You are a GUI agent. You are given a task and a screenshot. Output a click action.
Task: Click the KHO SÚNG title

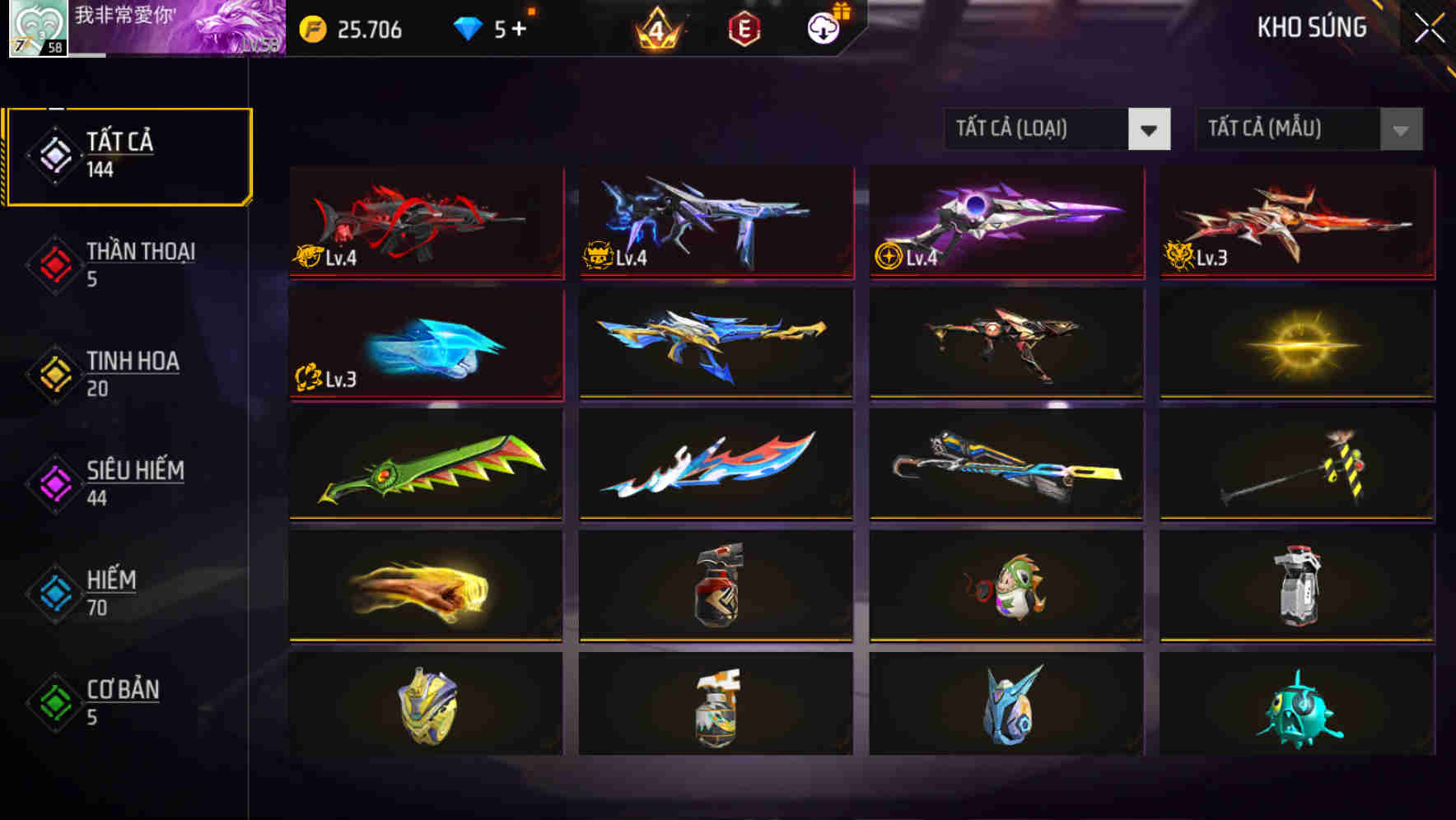pos(1311,27)
